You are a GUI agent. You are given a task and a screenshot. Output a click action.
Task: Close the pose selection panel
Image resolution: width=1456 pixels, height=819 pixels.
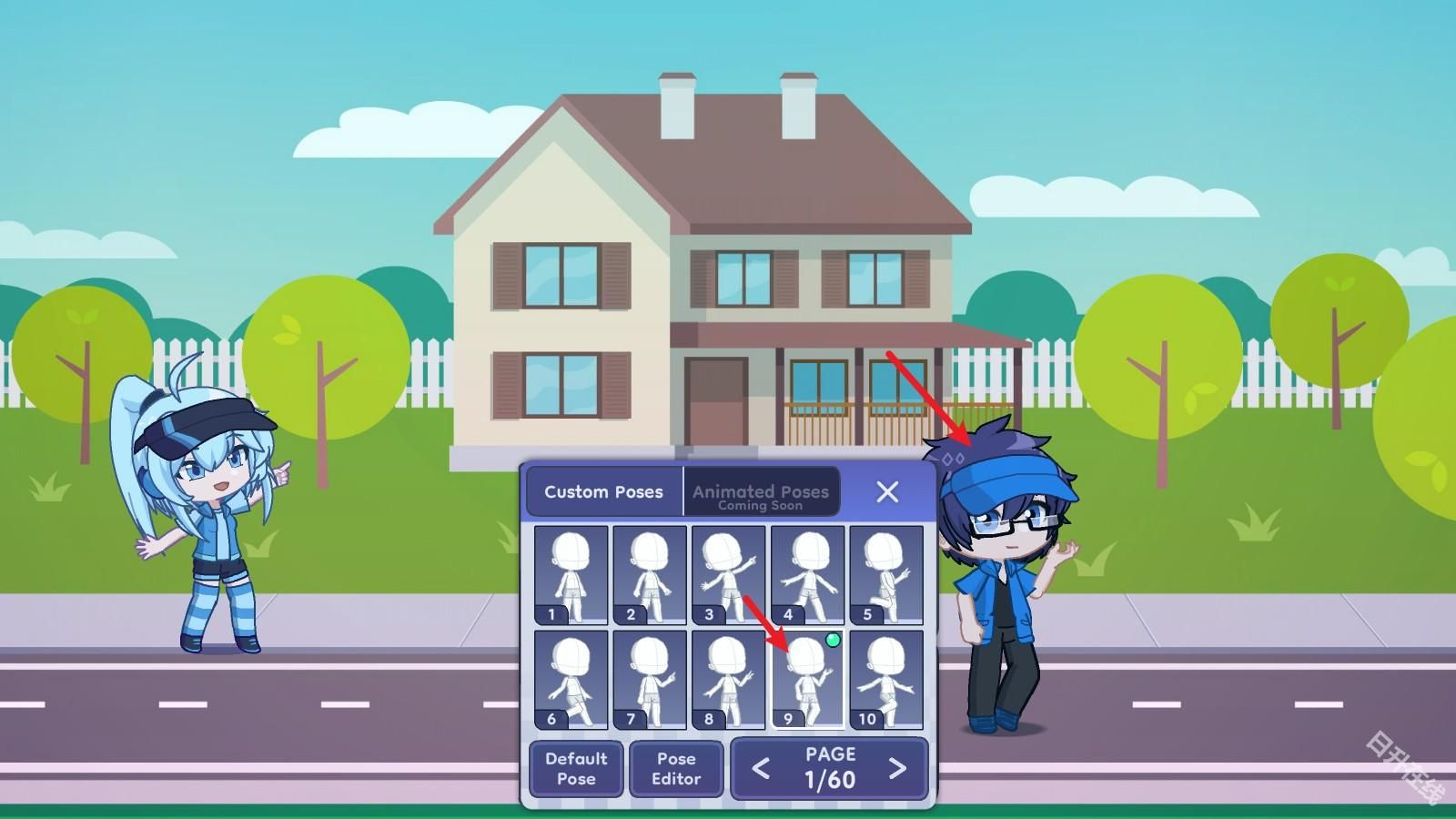pos(887,491)
